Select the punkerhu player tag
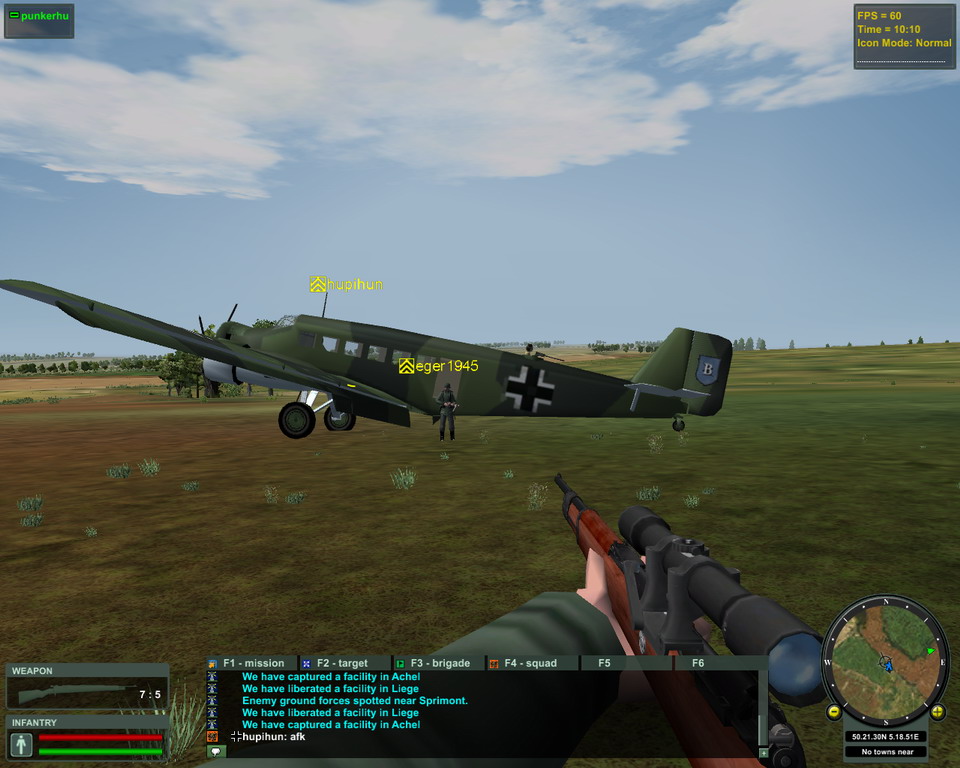Screen dimensions: 960x768 tap(39, 18)
